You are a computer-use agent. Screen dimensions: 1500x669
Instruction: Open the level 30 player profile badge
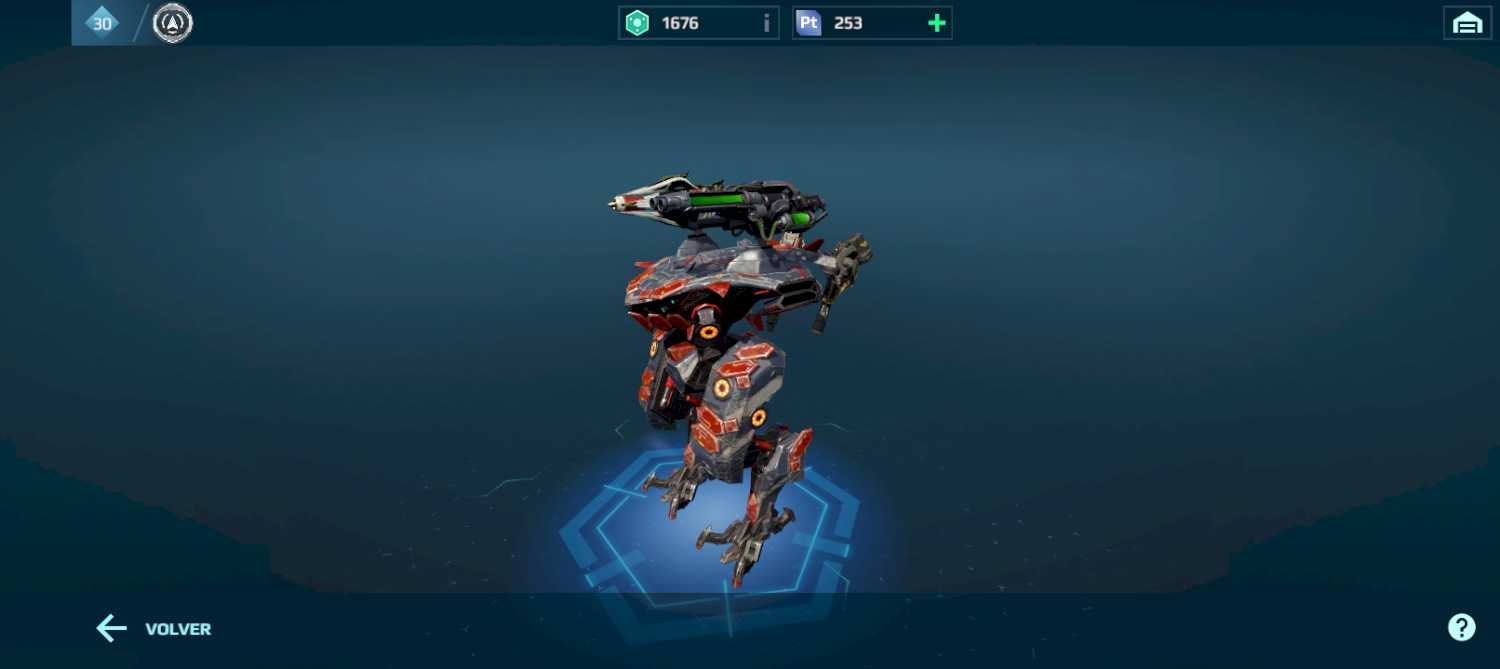coord(102,23)
